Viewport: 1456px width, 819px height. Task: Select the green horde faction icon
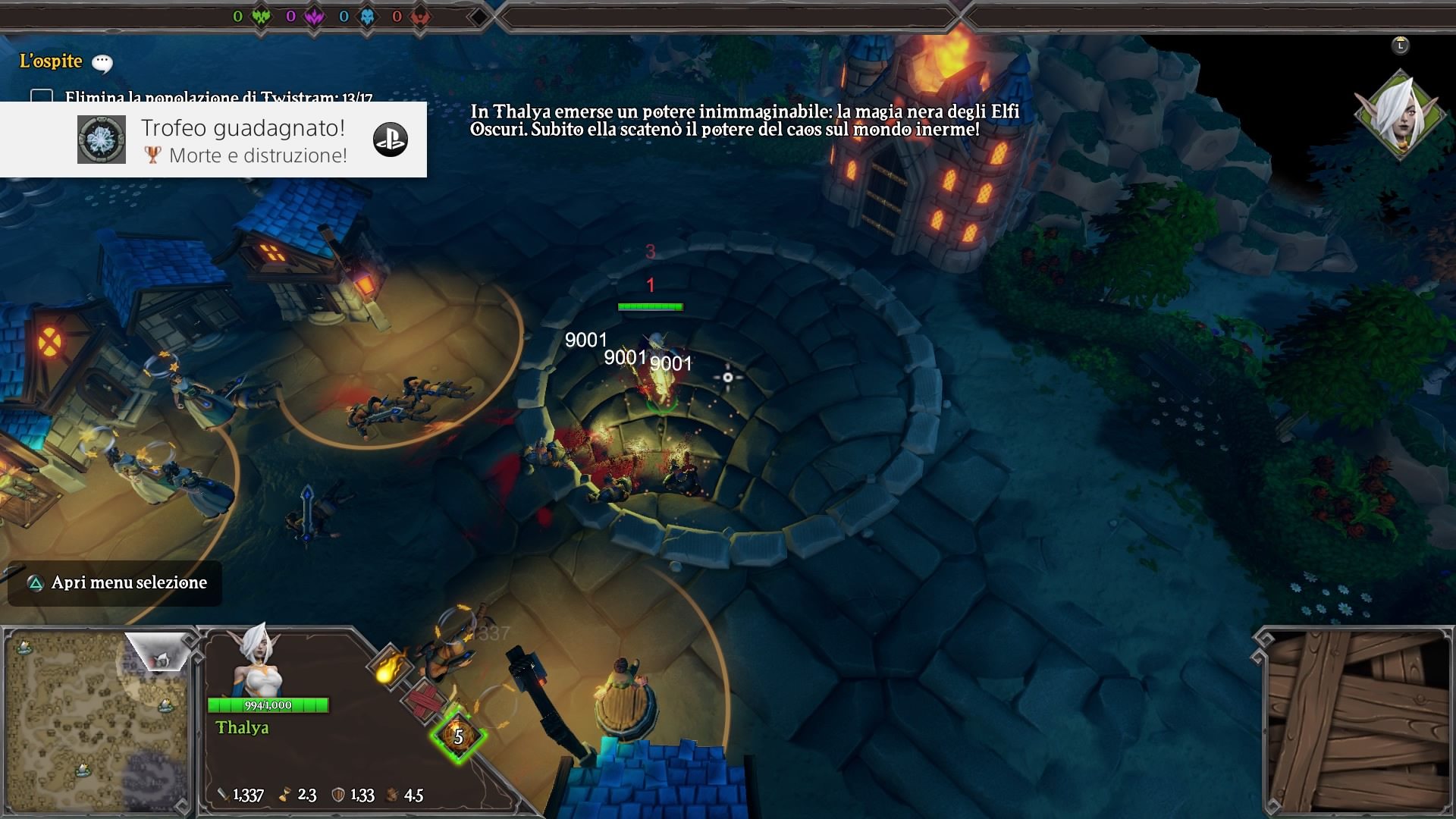[261, 16]
